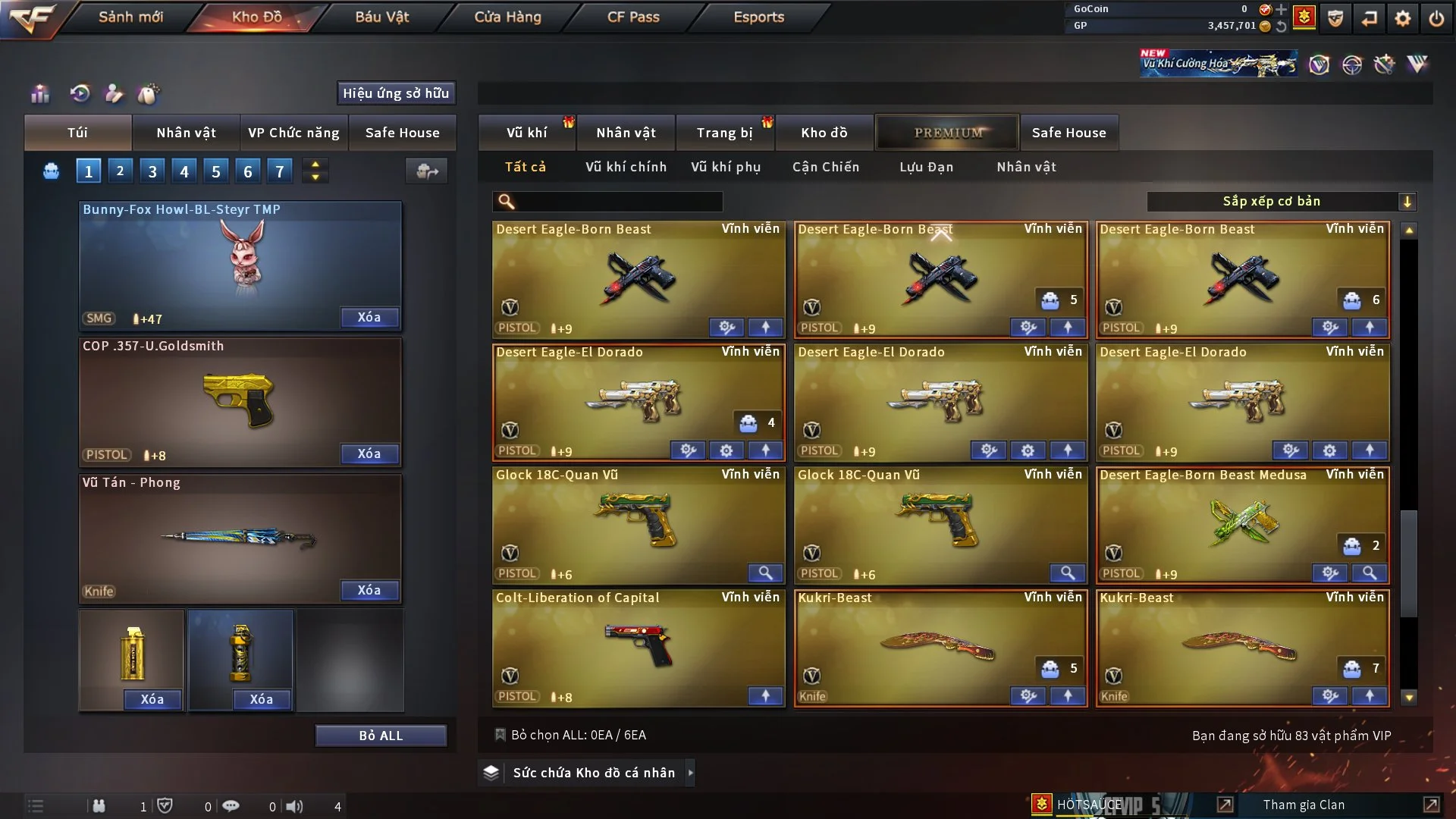Open the CF Pass menu
The image size is (1456, 819).
633,17
